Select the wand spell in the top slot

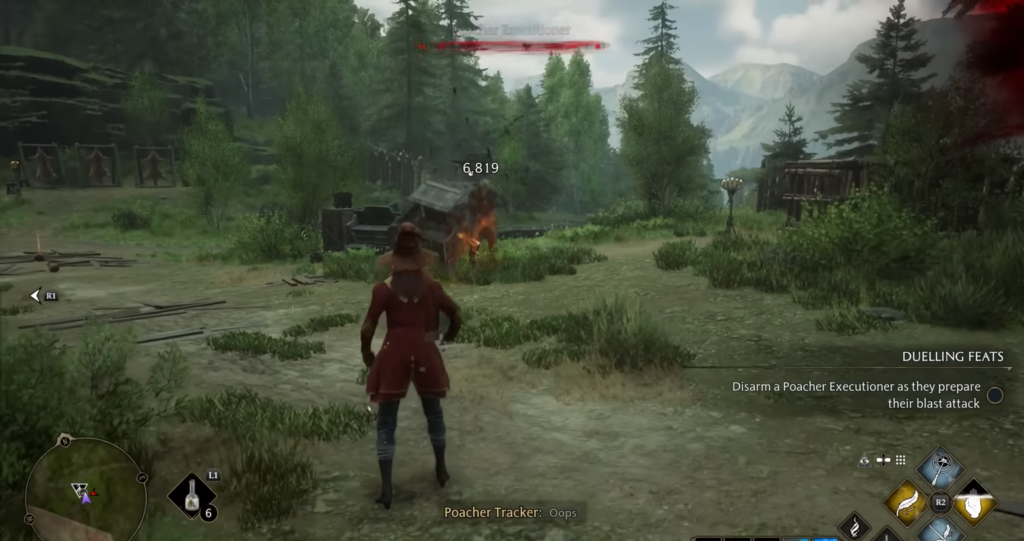[940, 468]
